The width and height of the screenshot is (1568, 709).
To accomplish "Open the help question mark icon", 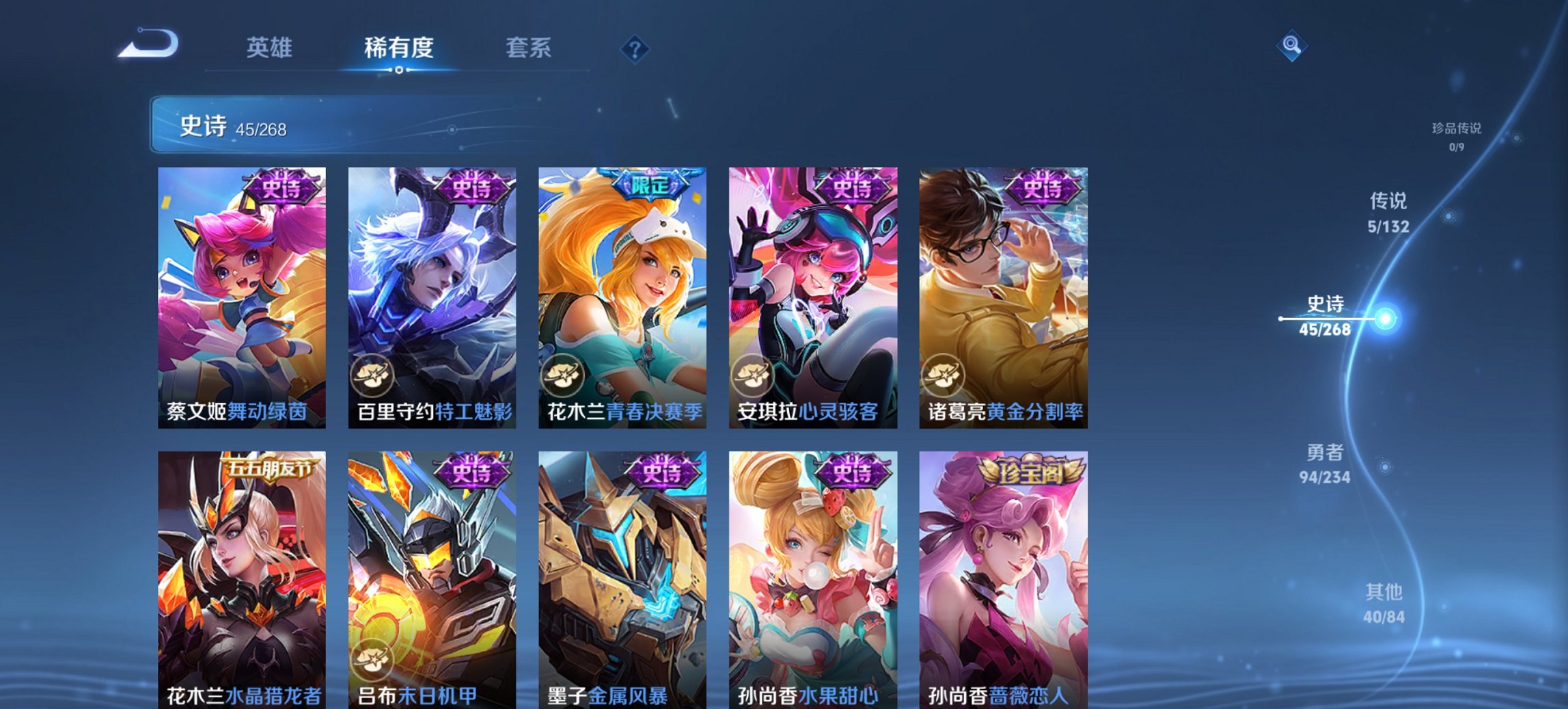I will (635, 48).
